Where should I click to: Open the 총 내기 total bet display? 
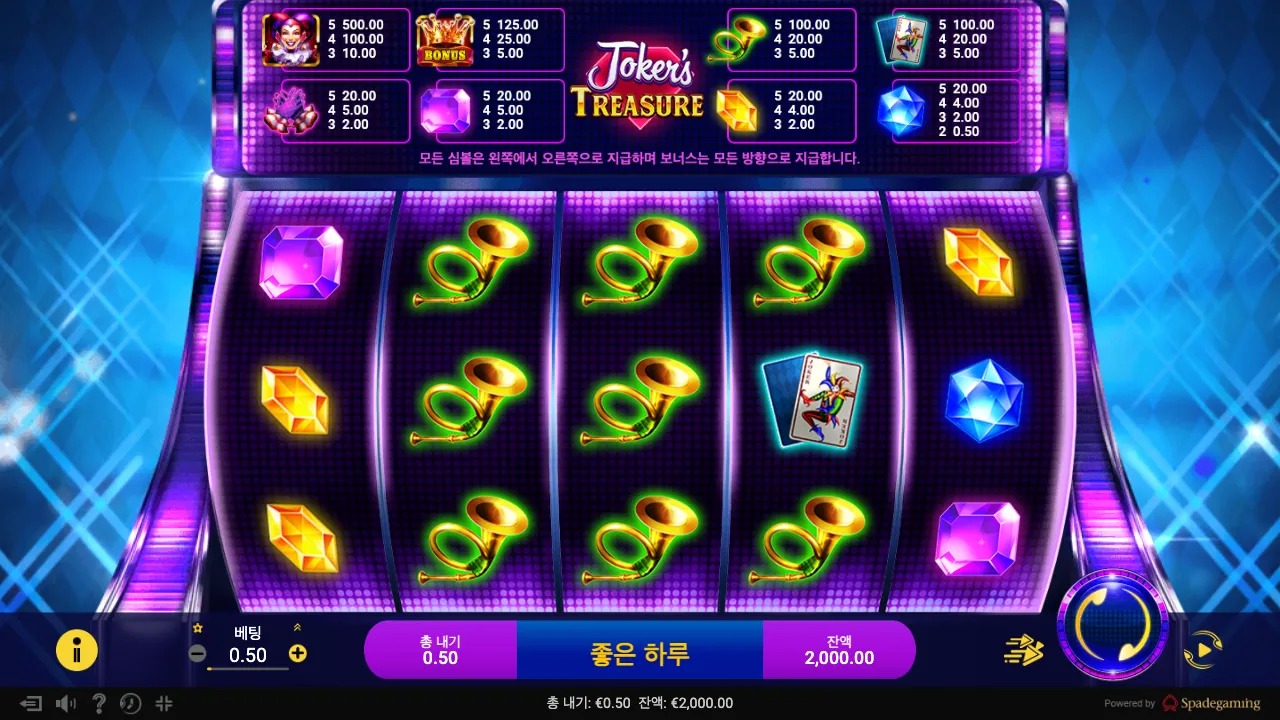[x=440, y=649]
